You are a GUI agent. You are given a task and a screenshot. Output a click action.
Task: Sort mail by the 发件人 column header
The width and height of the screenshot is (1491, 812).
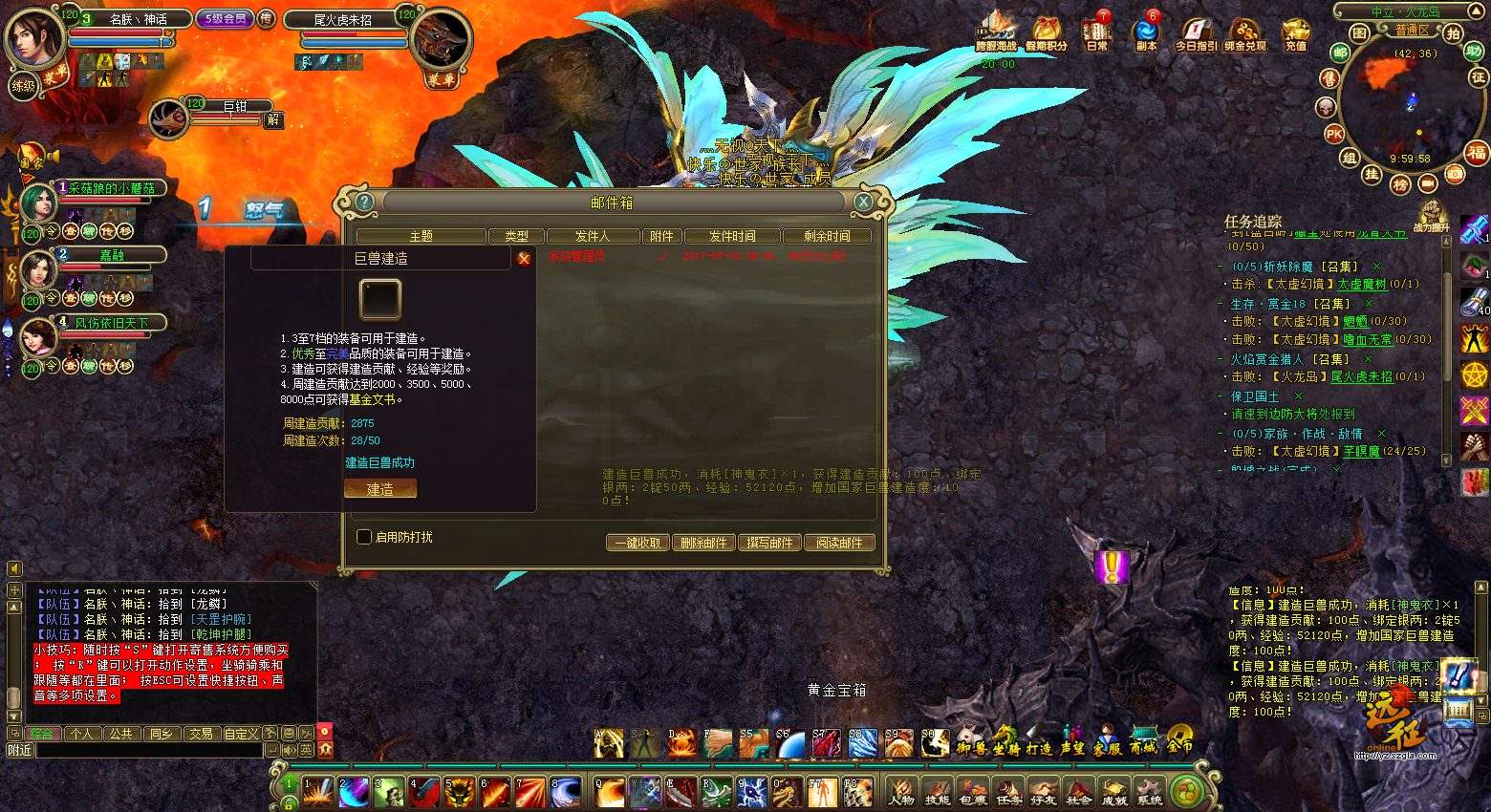pos(593,236)
